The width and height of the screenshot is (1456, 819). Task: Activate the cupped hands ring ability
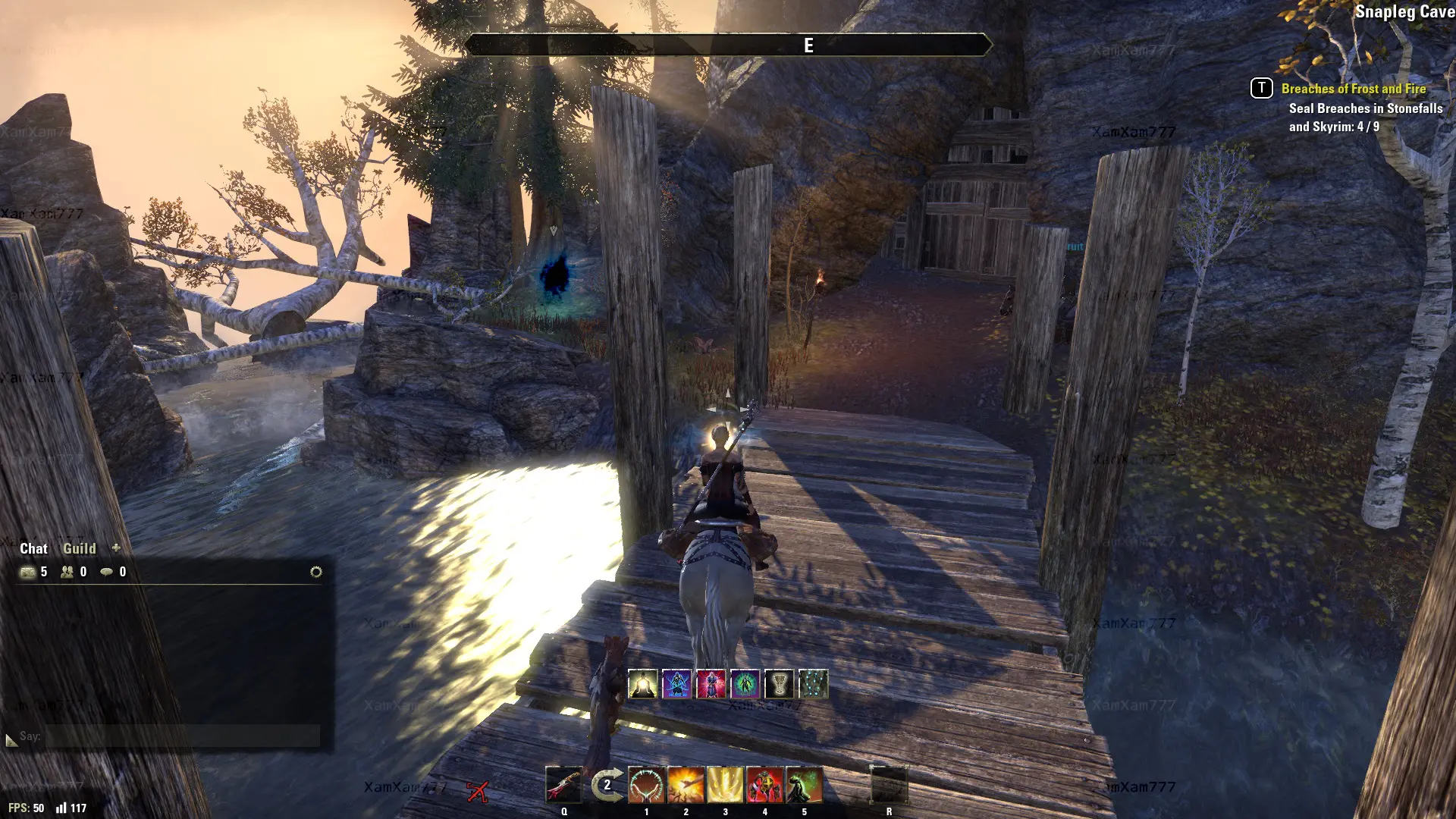click(x=646, y=785)
